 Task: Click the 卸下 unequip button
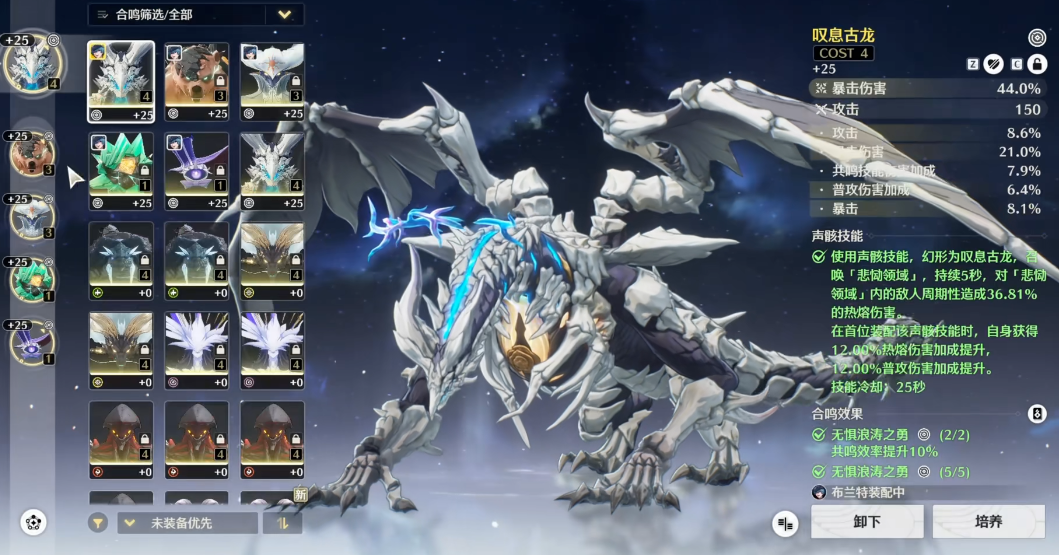coord(866,521)
